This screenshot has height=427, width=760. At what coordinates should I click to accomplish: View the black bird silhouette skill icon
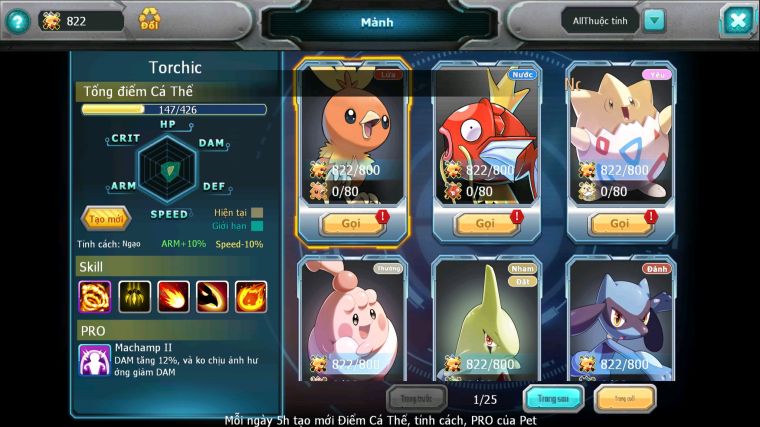tap(212, 296)
